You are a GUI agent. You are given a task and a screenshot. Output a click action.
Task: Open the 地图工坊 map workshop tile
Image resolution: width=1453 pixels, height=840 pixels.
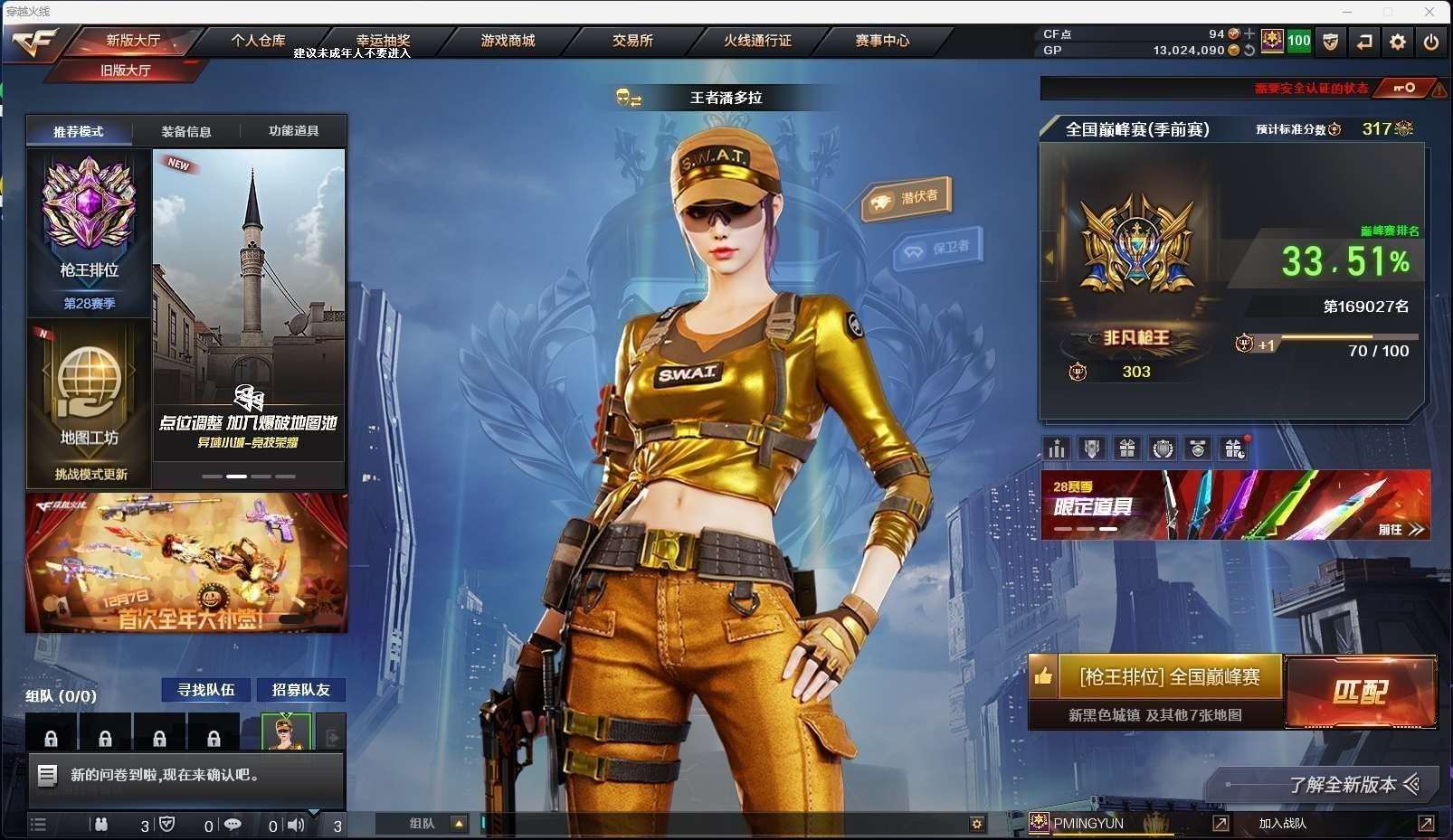pyautogui.click(x=89, y=402)
